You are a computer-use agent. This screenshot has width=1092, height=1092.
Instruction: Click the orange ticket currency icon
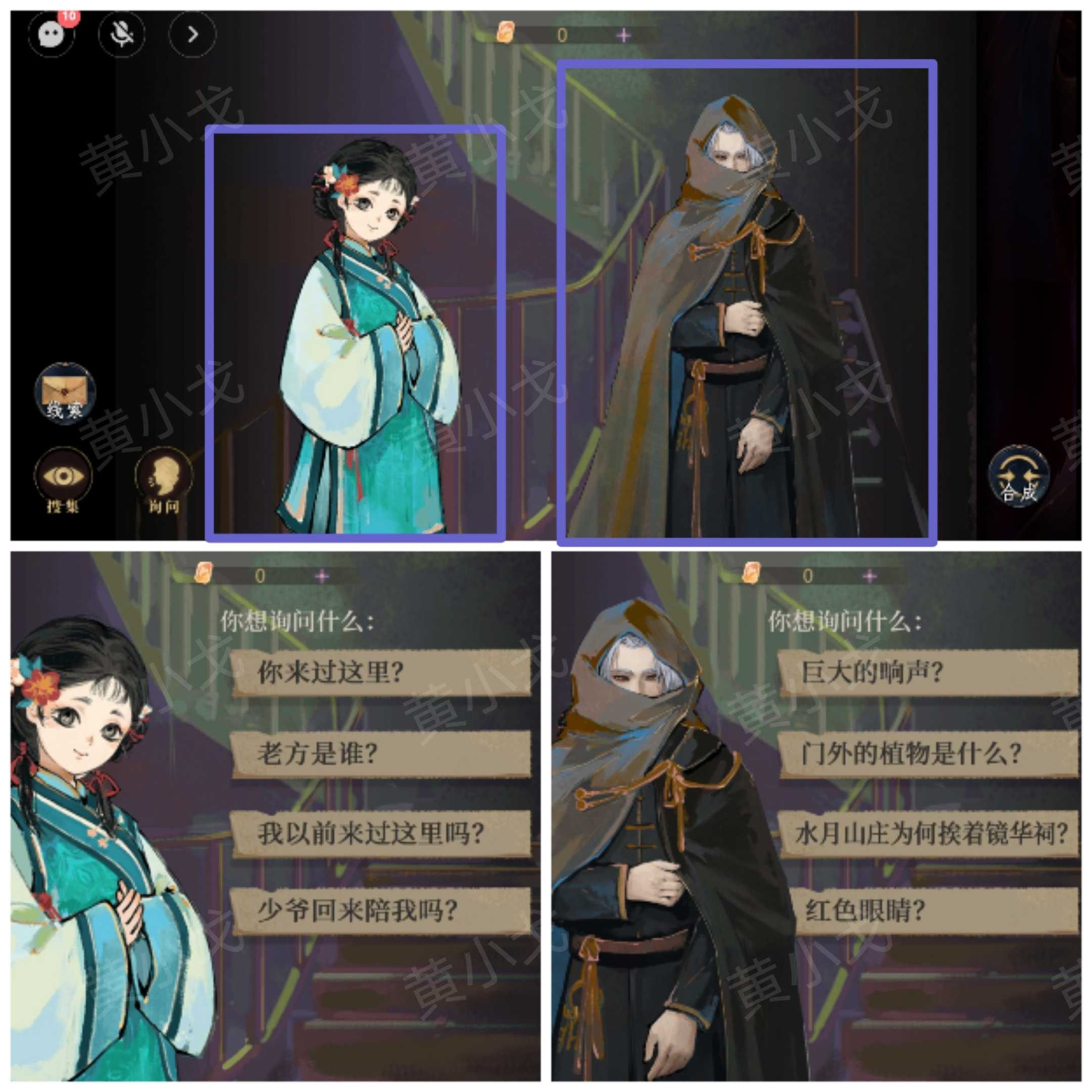click(507, 32)
